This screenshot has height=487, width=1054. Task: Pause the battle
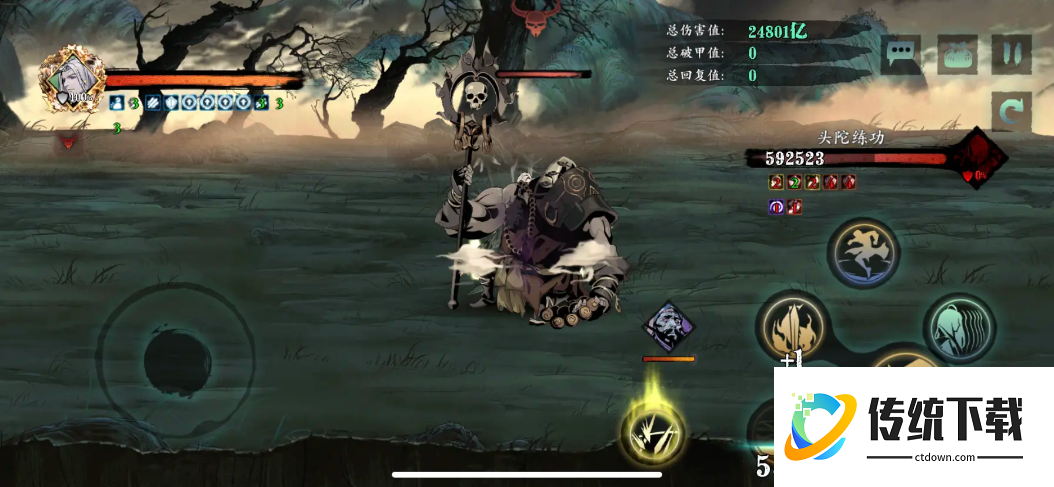1011,54
